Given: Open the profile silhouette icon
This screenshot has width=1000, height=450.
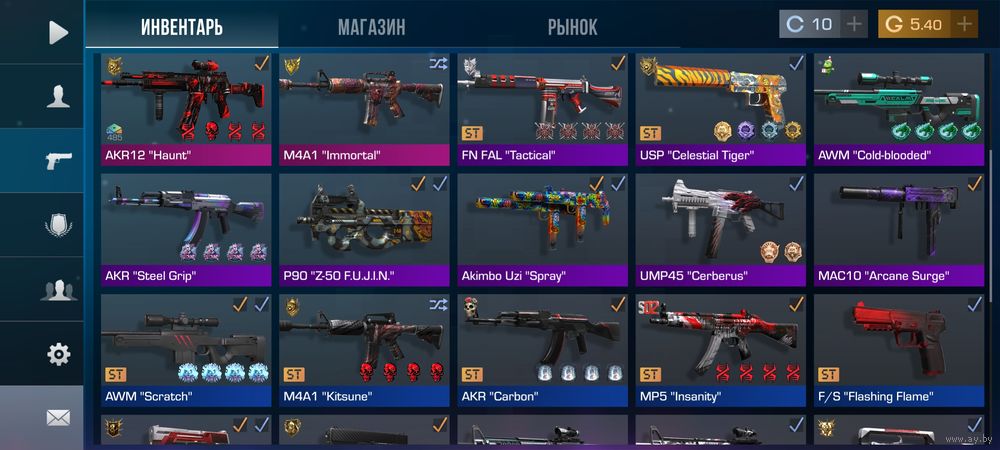Looking at the screenshot, I should click(58, 96).
